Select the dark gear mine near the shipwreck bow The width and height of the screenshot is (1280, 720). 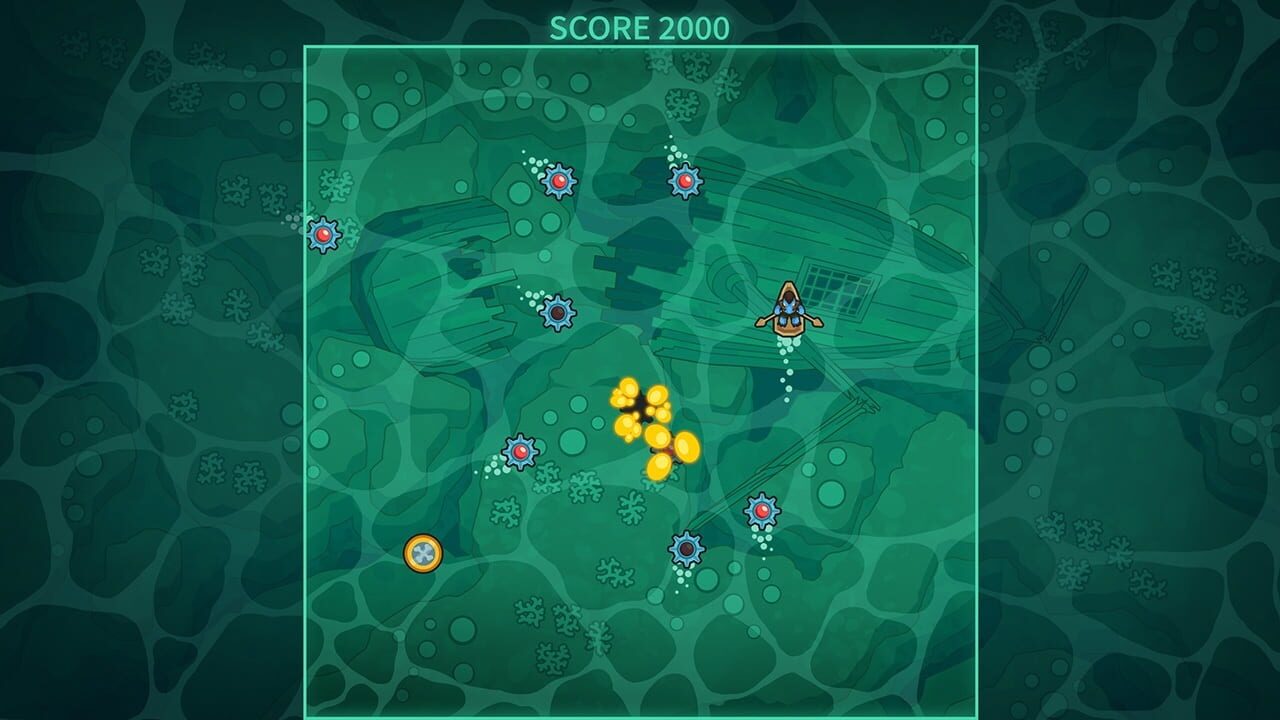558,313
